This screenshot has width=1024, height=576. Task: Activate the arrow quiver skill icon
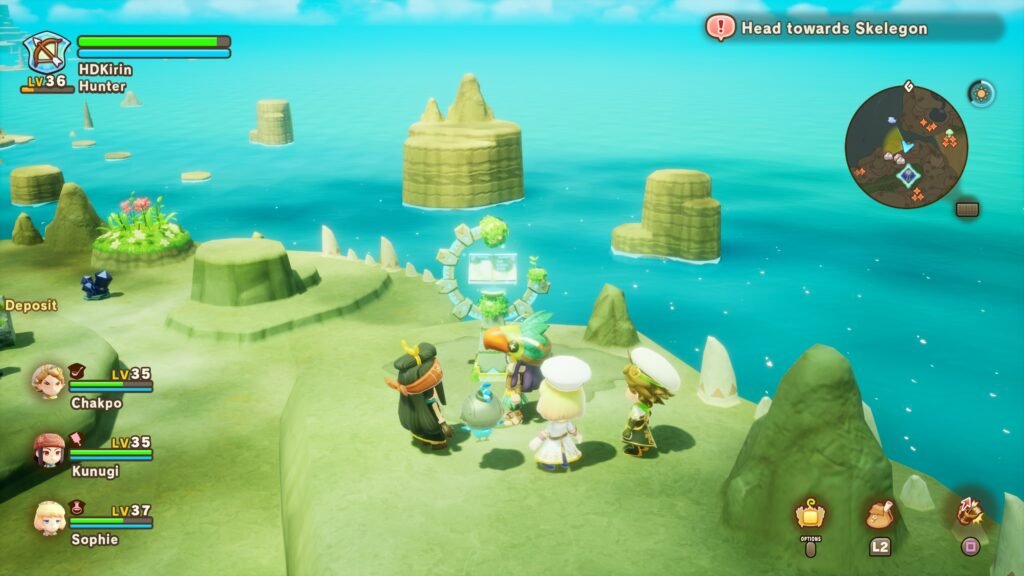click(969, 512)
